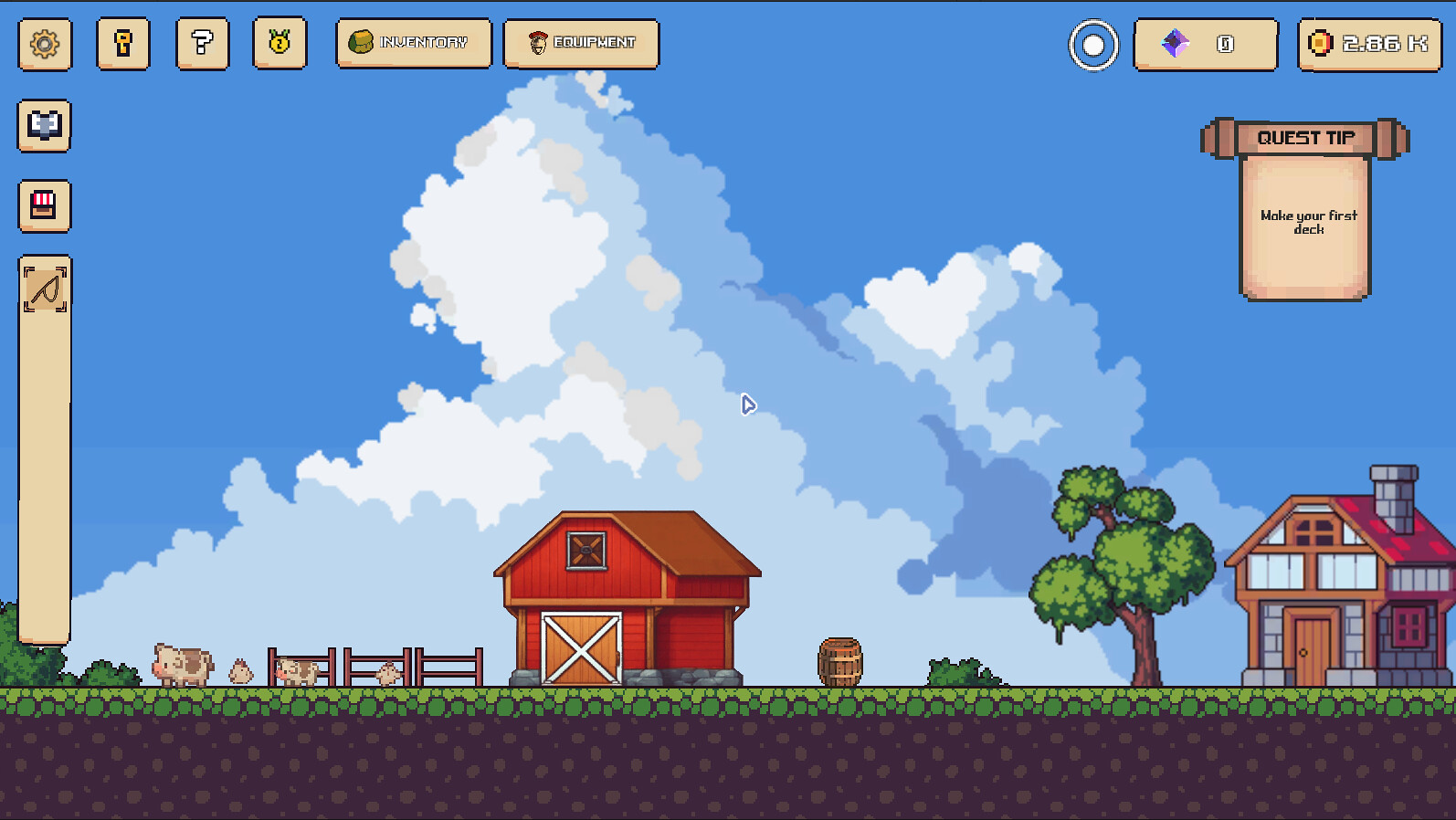Open the market stall shop icon
Viewport: 1456px width, 820px height.
43,205
